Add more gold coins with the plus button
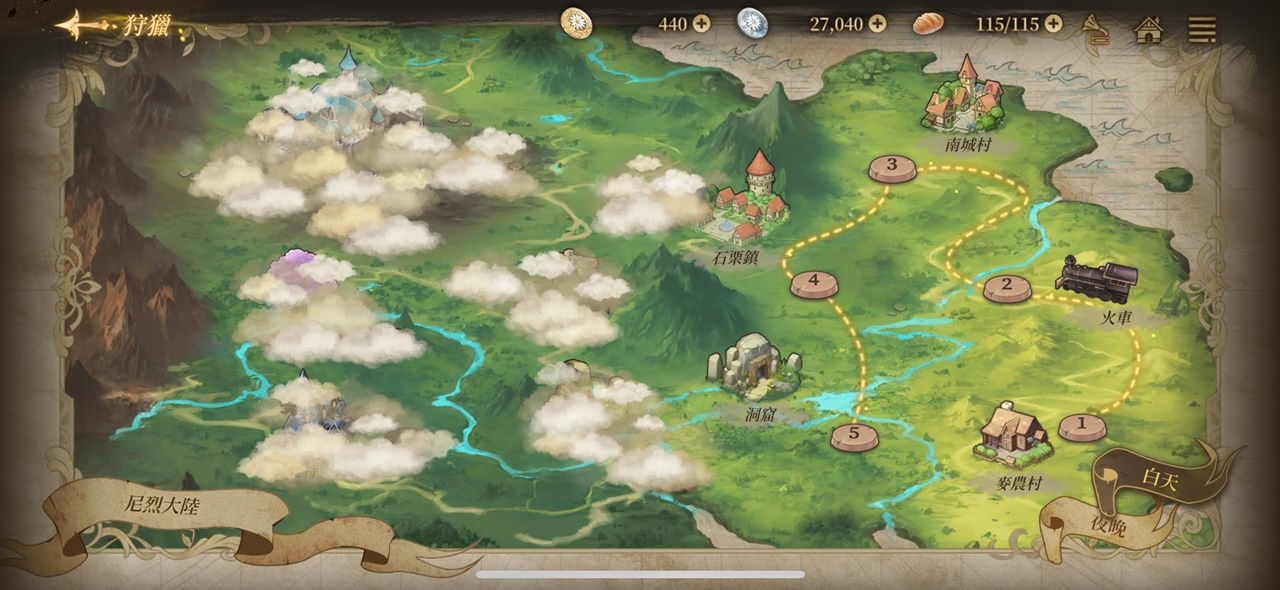This screenshot has width=1280, height=590. point(702,23)
